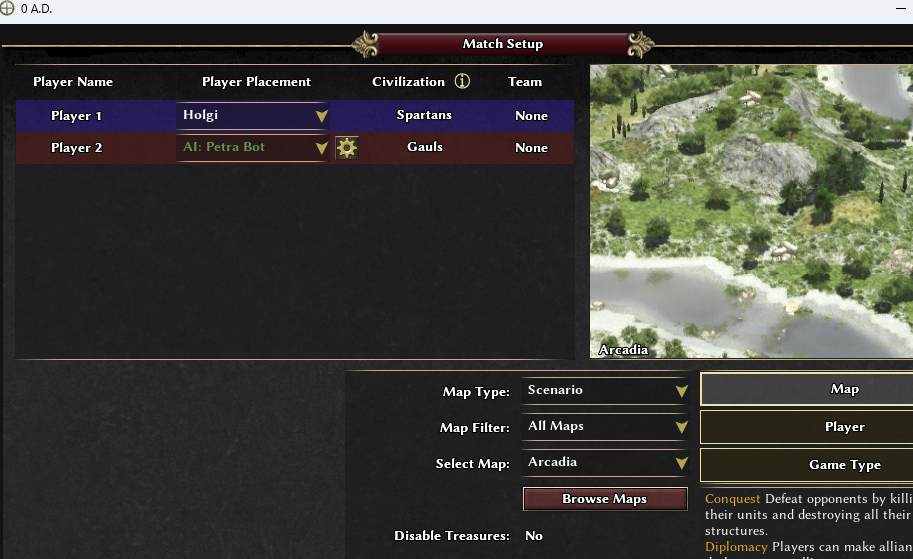This screenshot has height=559, width=913.
Task: Switch to the Map tab
Action: [x=806, y=389]
